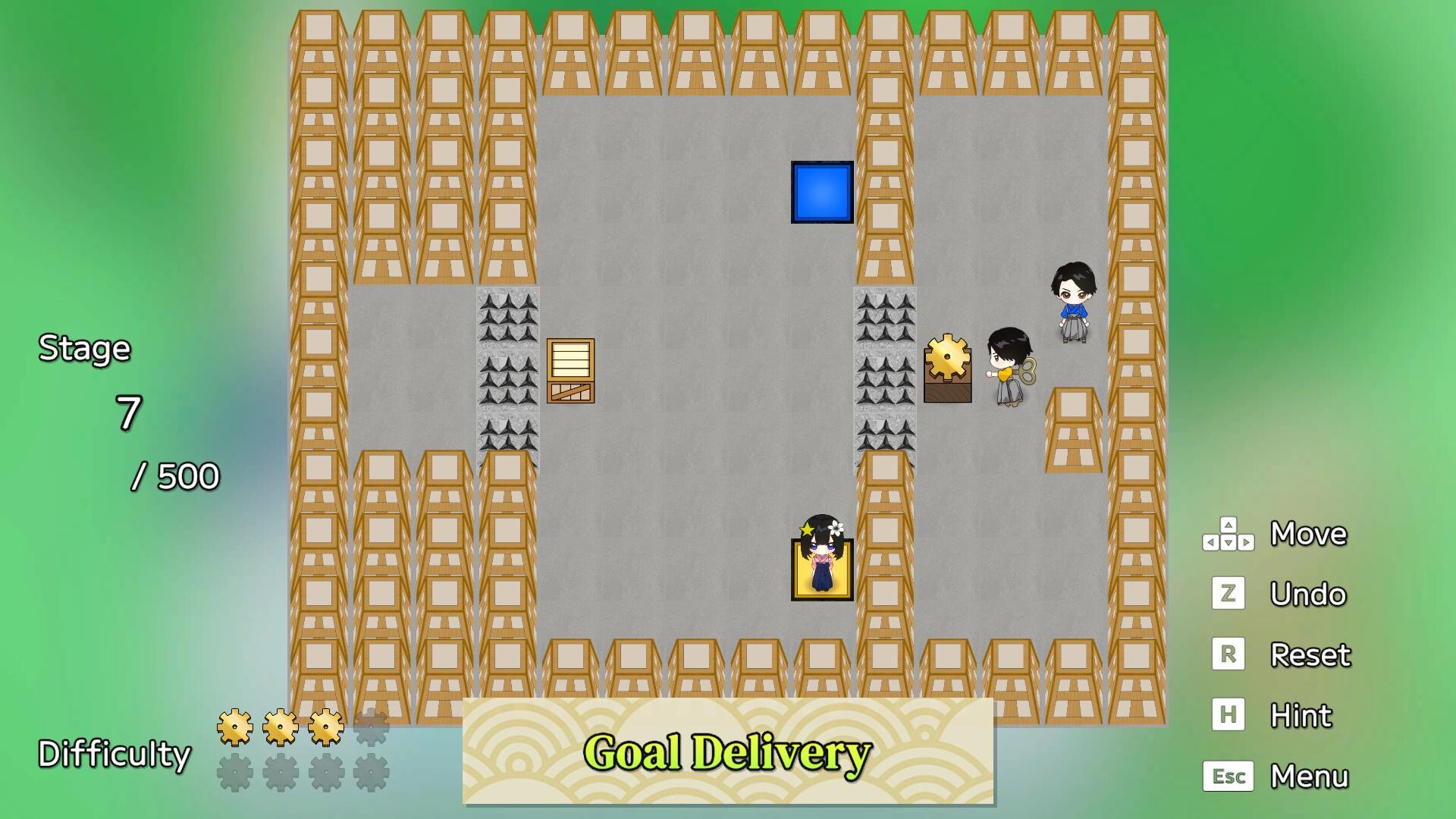The width and height of the screenshot is (1456, 819).
Task: Click the H Hint key icon
Action: (1228, 715)
